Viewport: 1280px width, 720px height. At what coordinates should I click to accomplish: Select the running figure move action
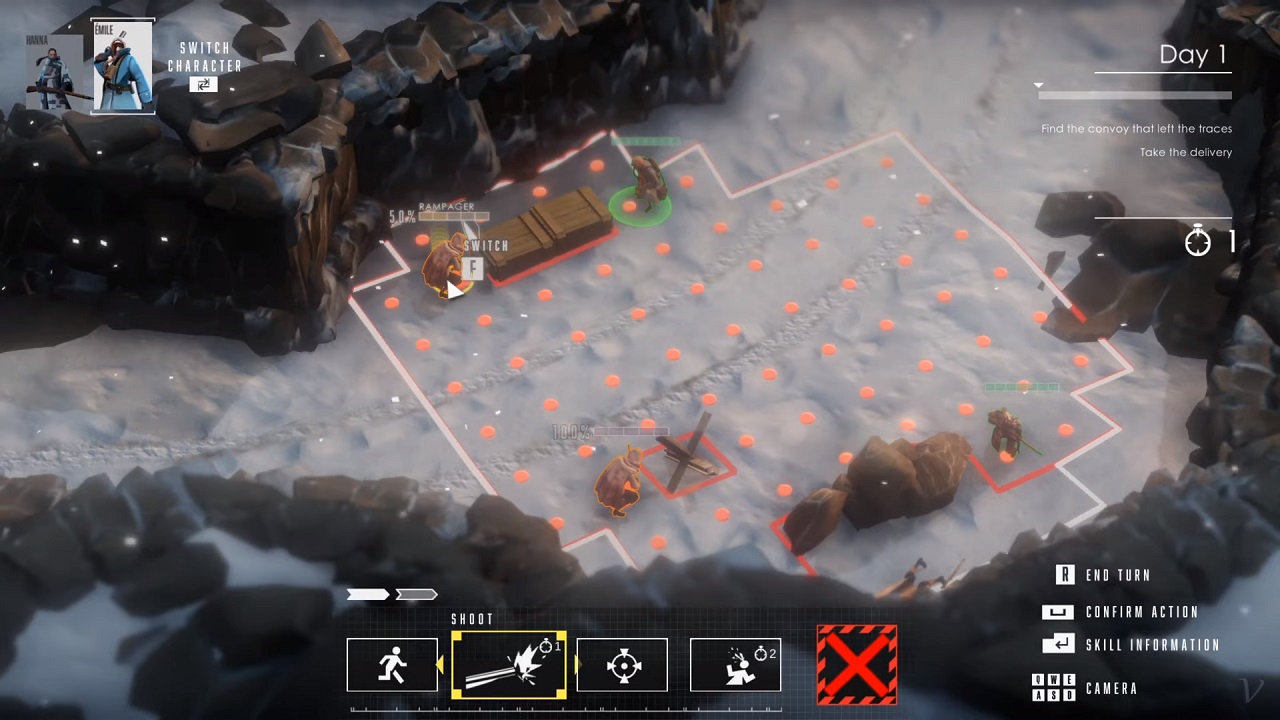[x=392, y=665]
